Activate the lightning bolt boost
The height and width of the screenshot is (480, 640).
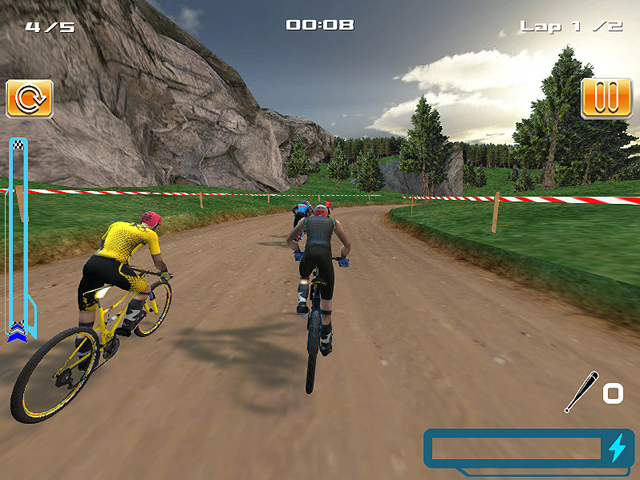click(x=617, y=448)
